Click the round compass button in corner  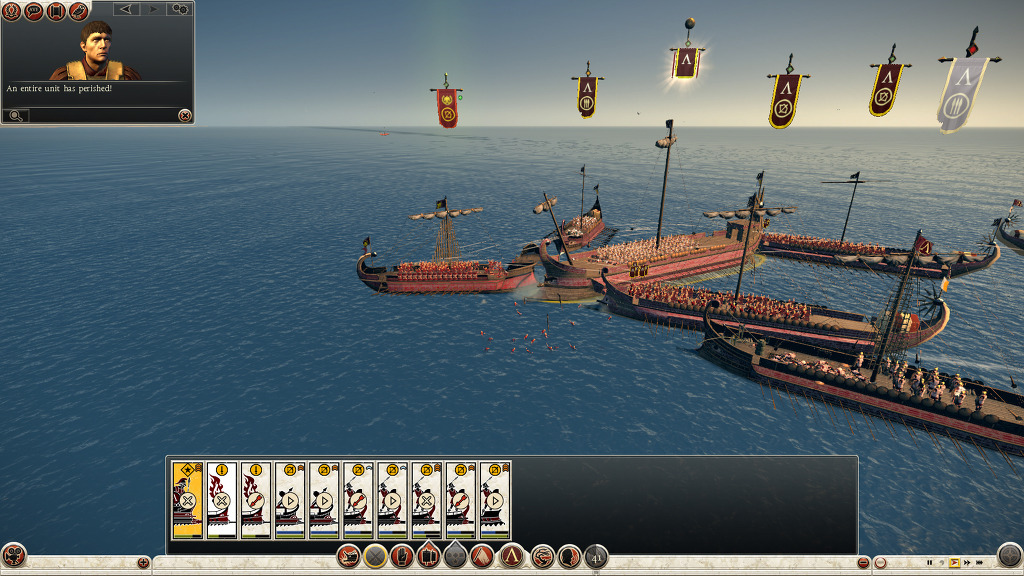[x=1010, y=555]
